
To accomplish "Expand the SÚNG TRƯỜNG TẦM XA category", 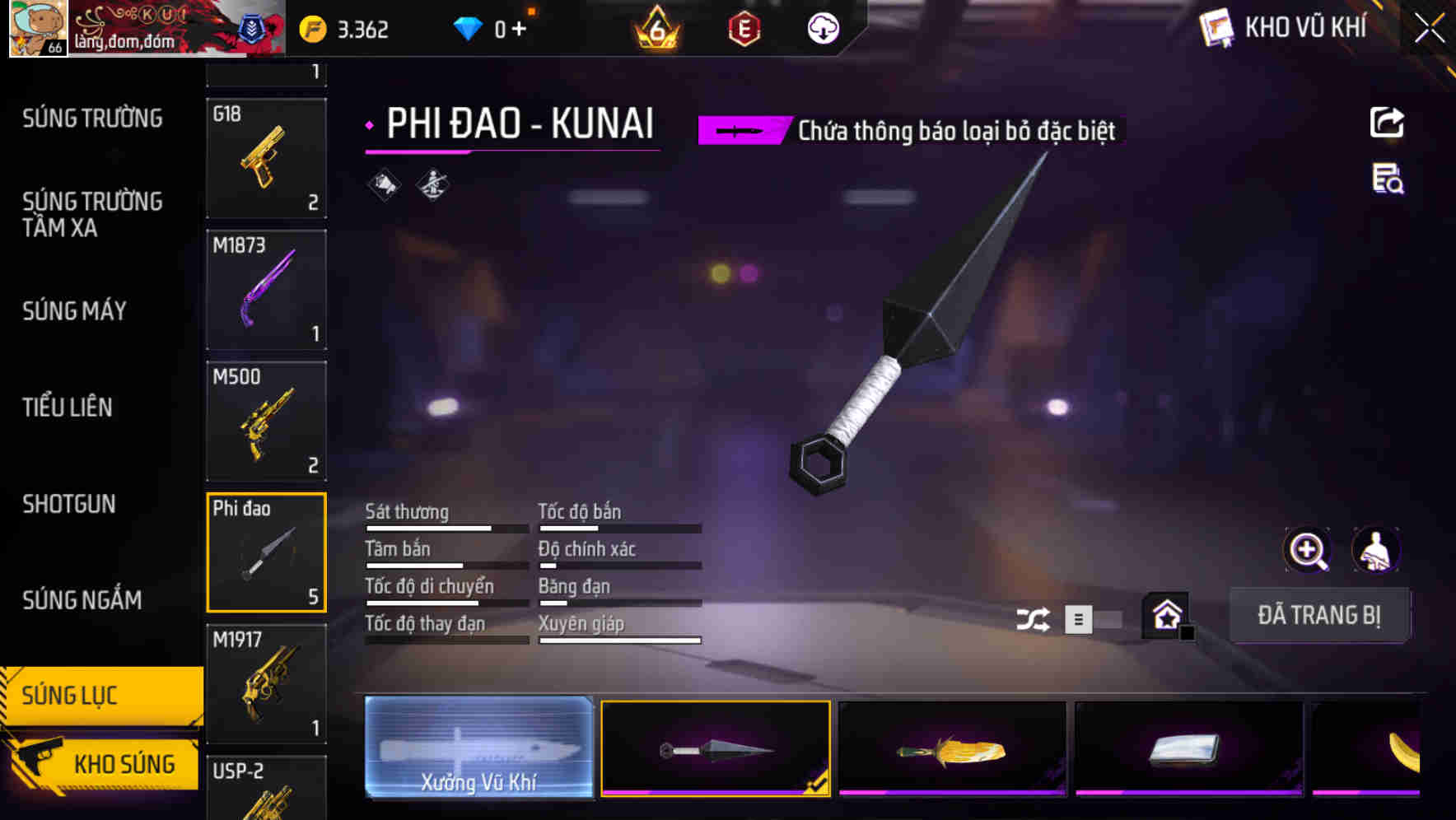I will pyautogui.click(x=91, y=215).
